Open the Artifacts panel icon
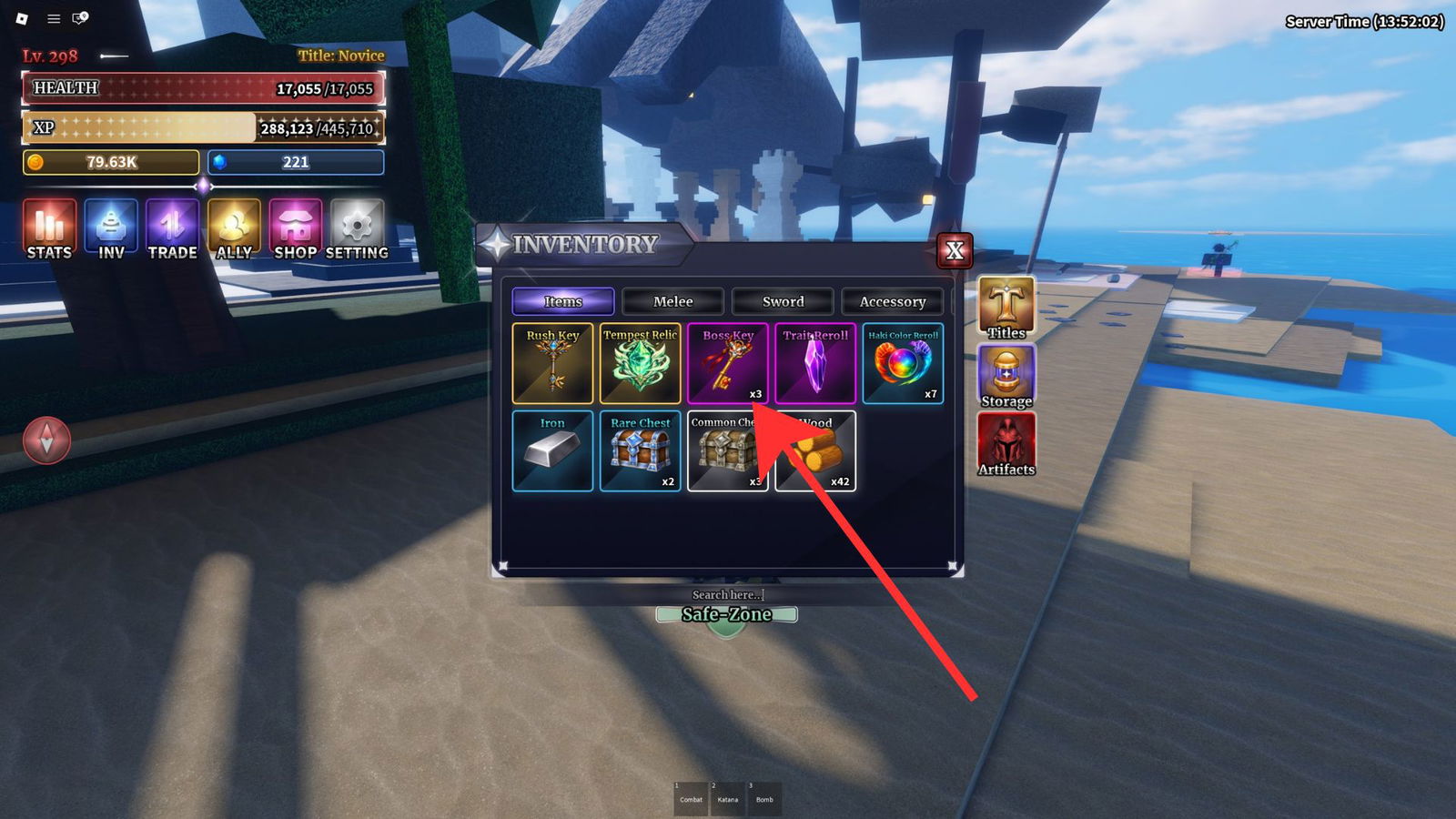The height and width of the screenshot is (819, 1456). click(x=1006, y=441)
